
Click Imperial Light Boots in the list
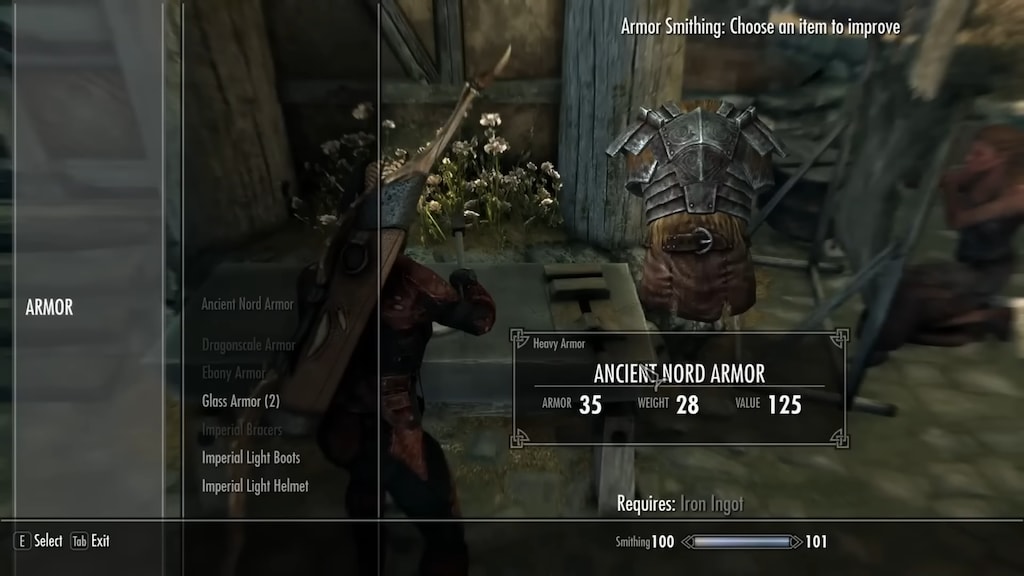click(x=250, y=458)
